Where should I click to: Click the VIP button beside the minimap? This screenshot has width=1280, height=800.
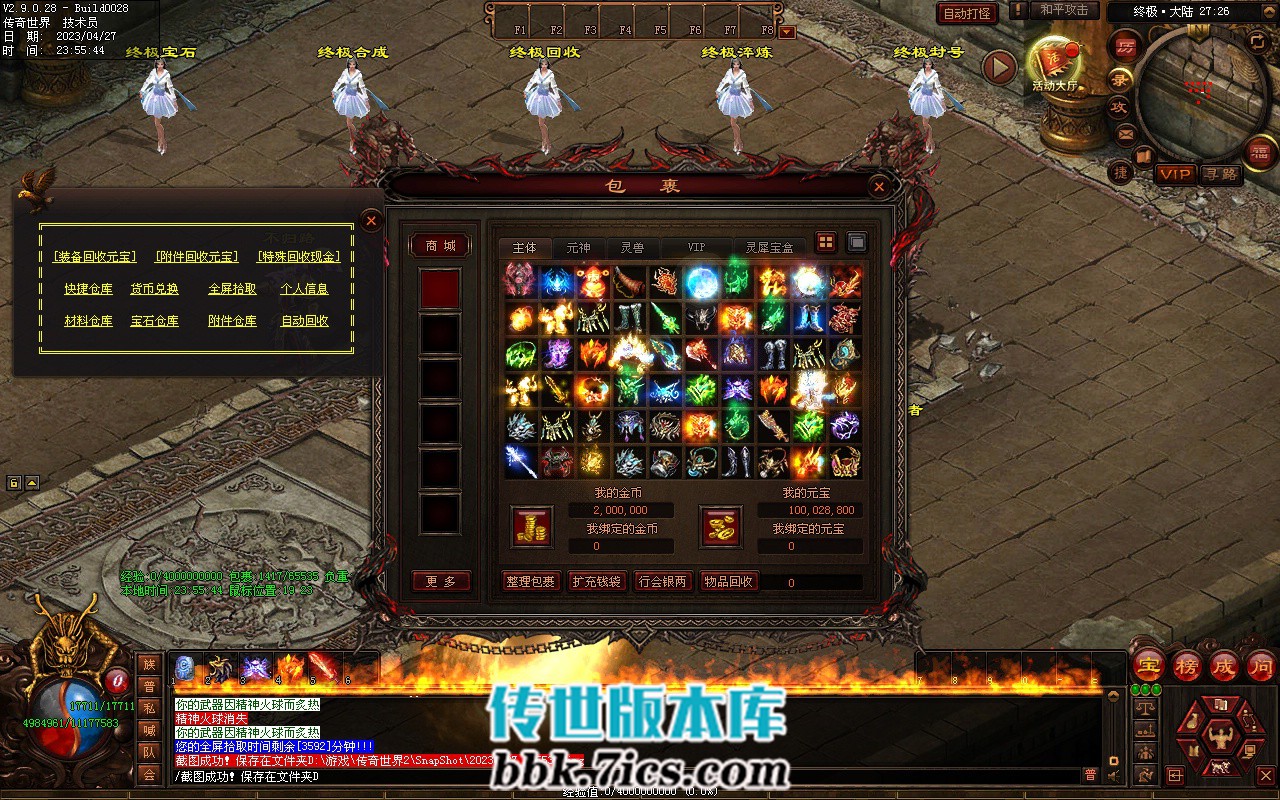1175,174
